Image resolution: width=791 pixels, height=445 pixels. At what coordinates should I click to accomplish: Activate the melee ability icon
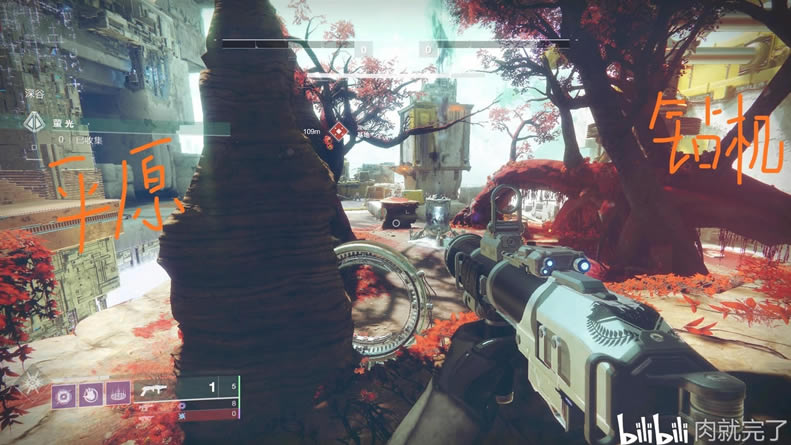(x=91, y=392)
